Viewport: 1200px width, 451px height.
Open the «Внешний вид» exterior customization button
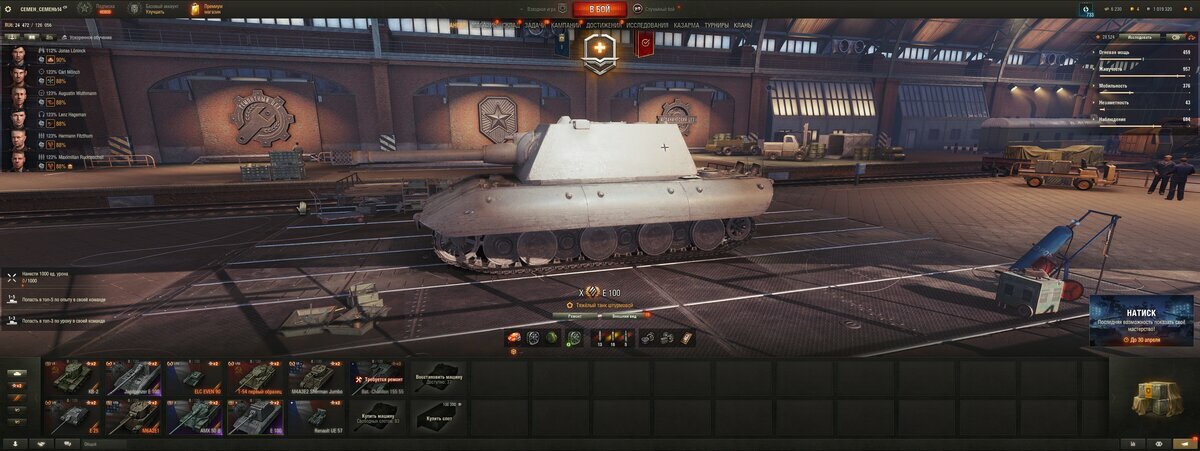624,315
